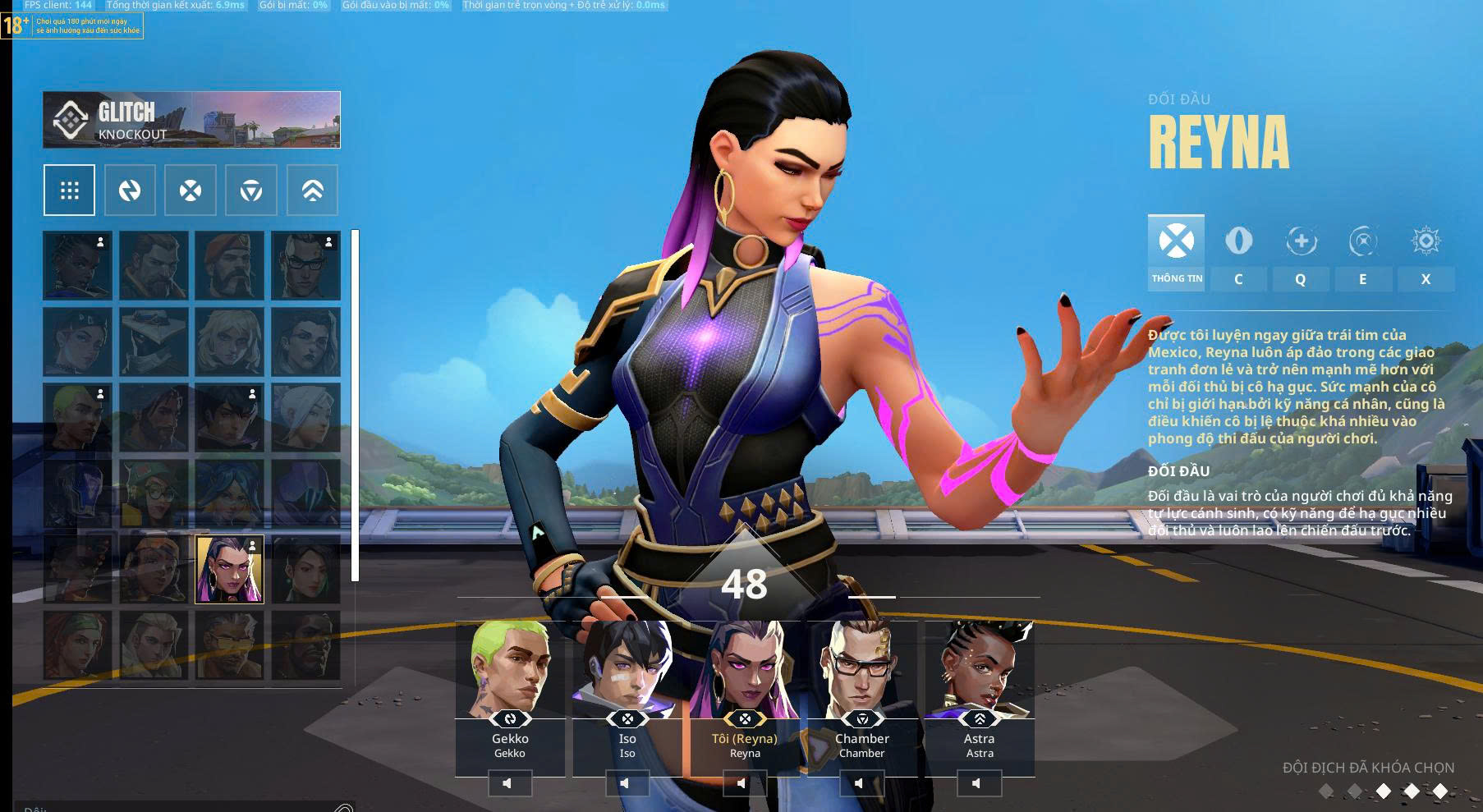Pick the white-haired Jett agent portrait
This screenshot has width=1483, height=812.
pyautogui.click(x=305, y=417)
